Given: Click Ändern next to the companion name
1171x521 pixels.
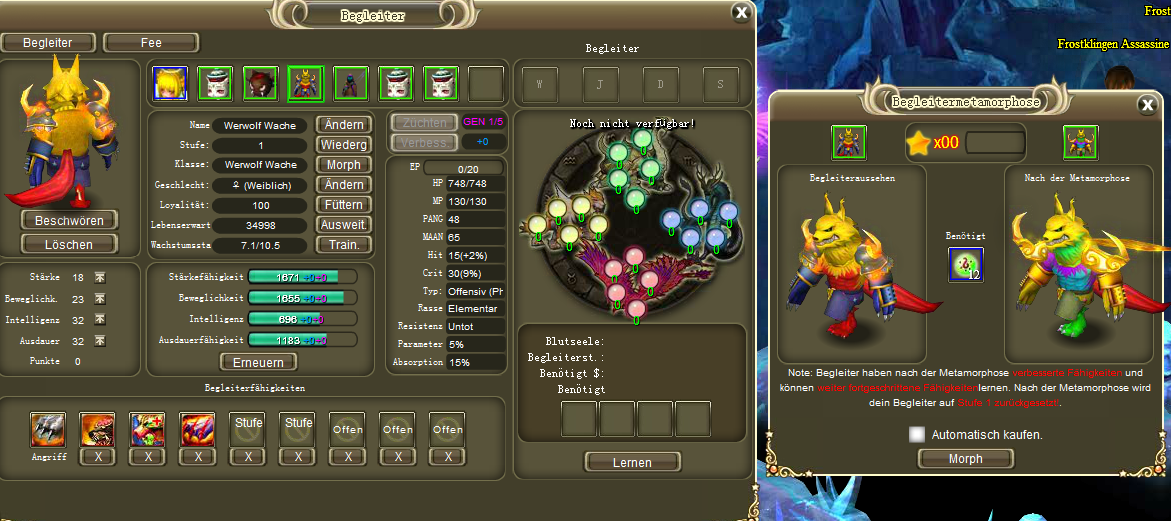Looking at the screenshot, I should coord(344,125).
